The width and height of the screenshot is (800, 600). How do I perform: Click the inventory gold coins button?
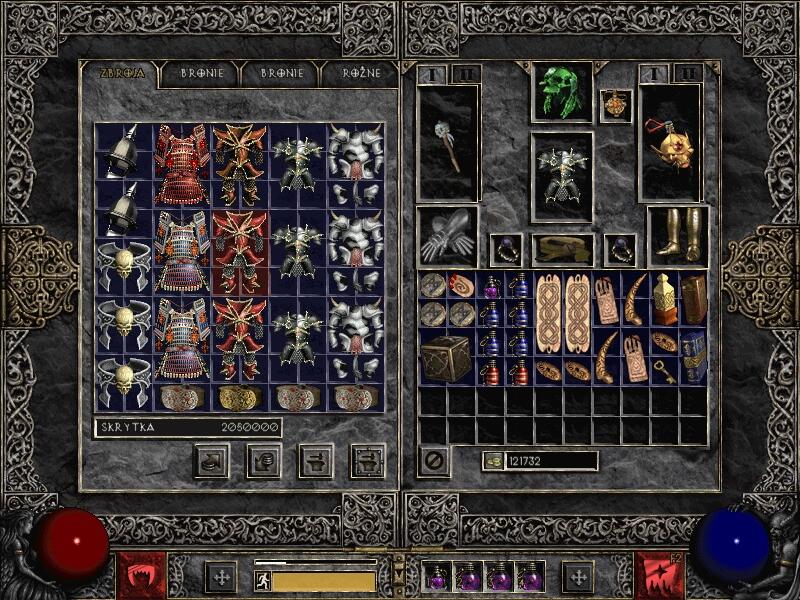(492, 461)
